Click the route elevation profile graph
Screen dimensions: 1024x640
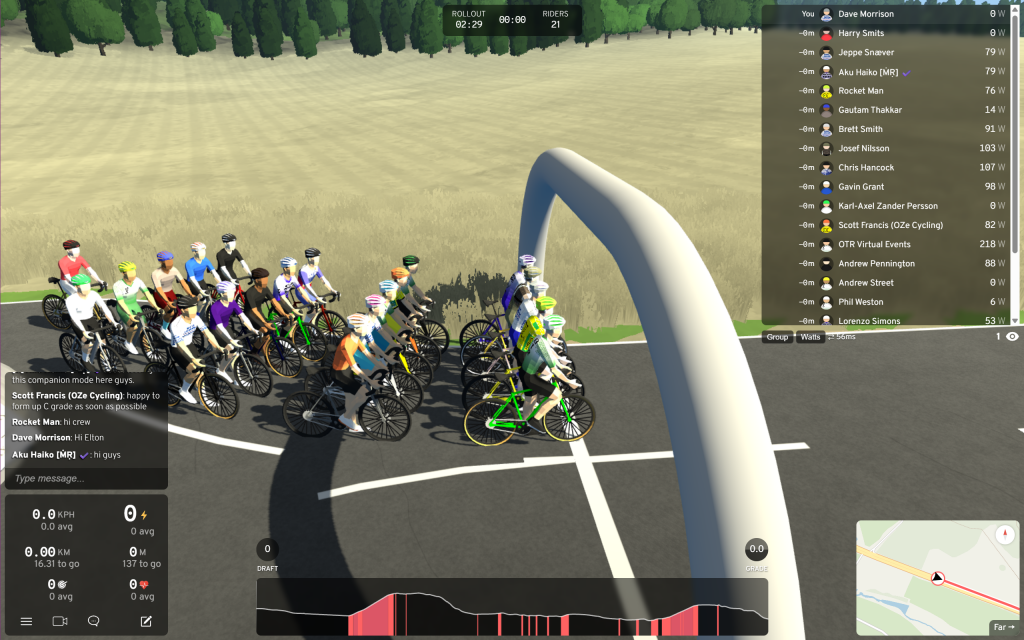[512, 607]
